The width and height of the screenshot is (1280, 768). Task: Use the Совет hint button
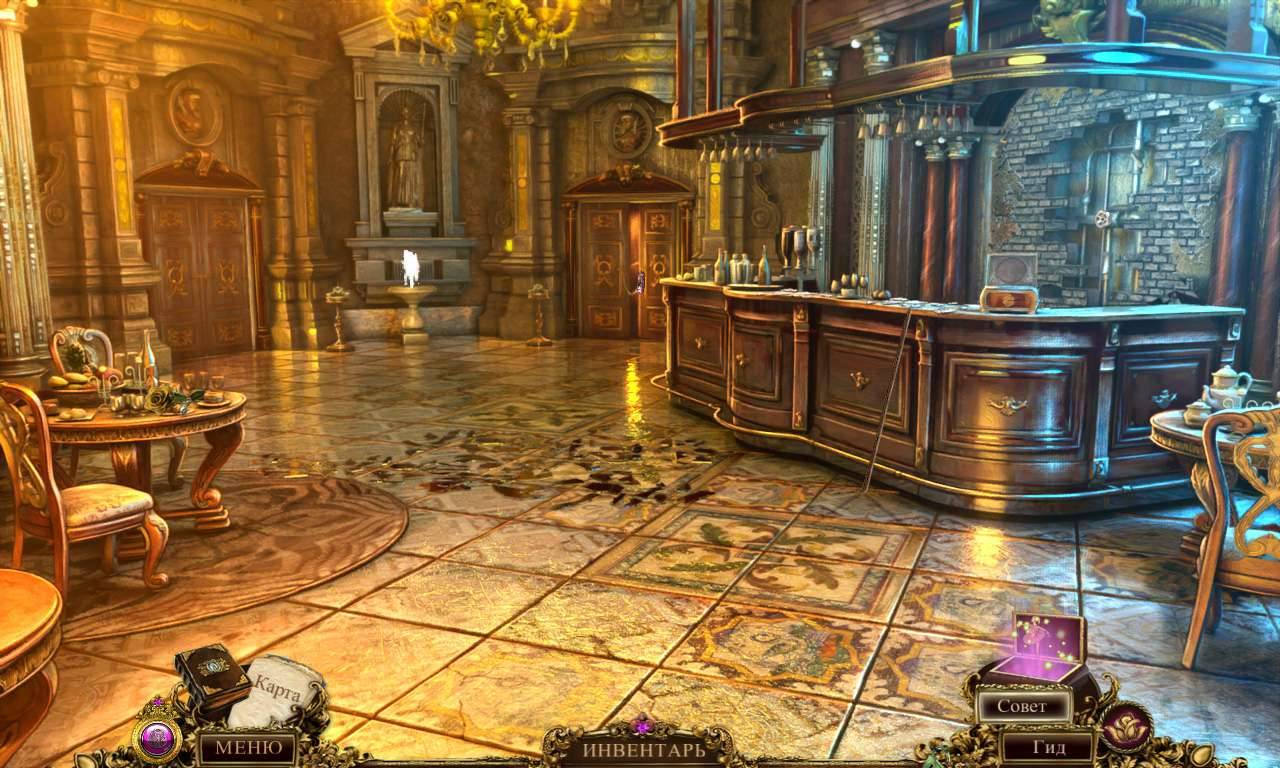[1022, 706]
